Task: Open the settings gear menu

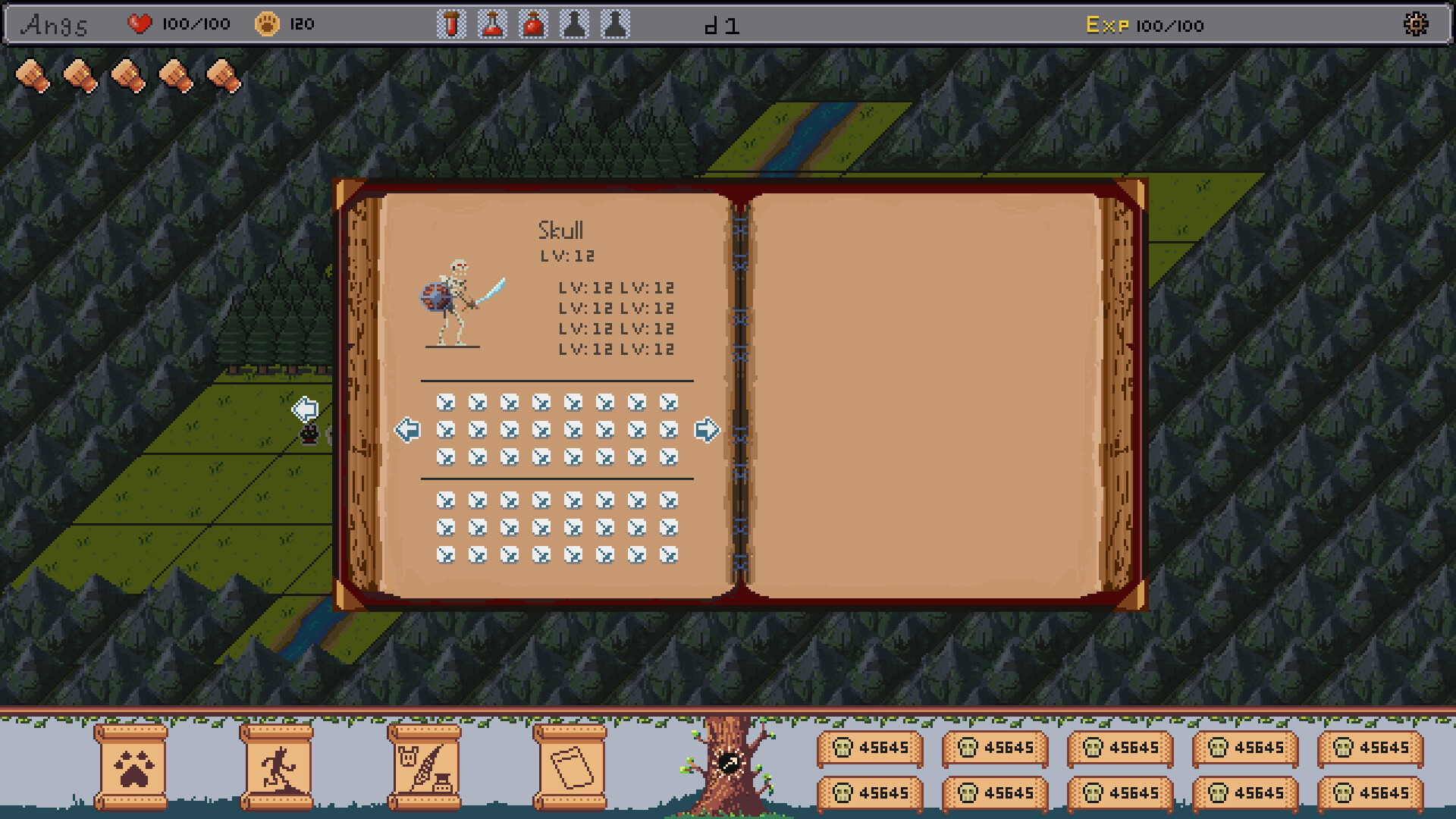Action: point(1417,24)
